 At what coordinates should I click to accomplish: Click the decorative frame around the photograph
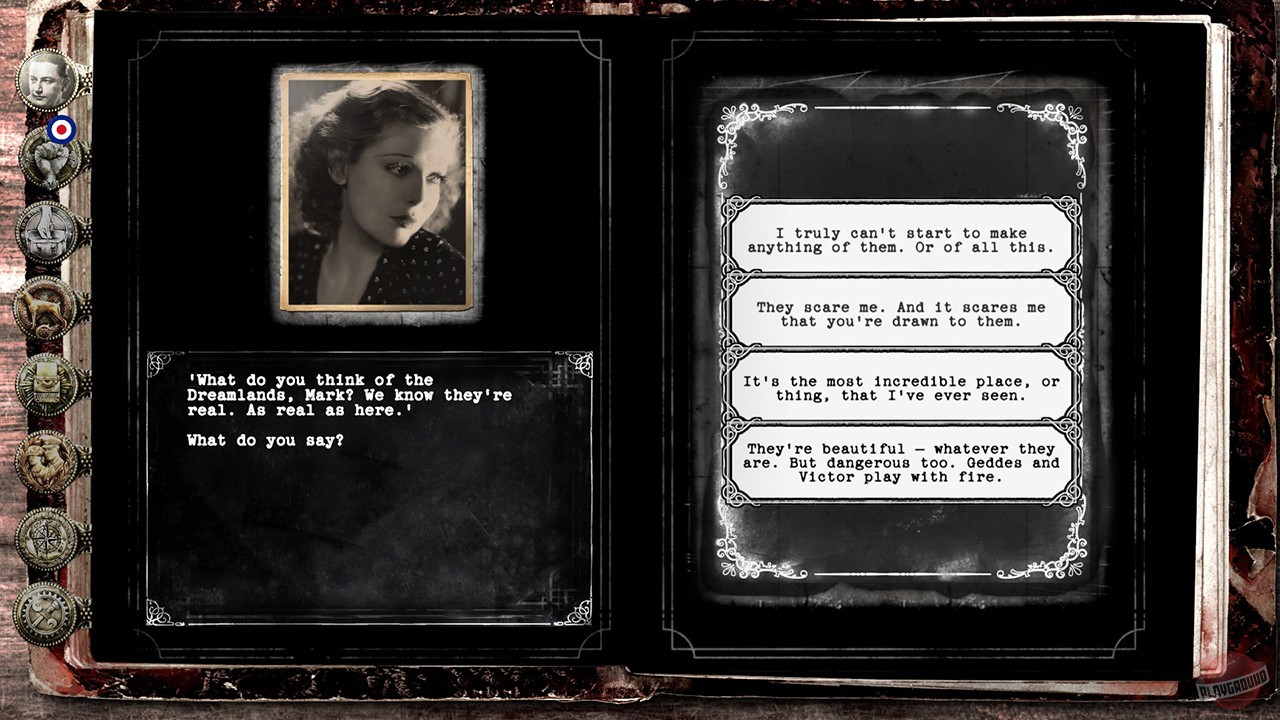[x=377, y=74]
